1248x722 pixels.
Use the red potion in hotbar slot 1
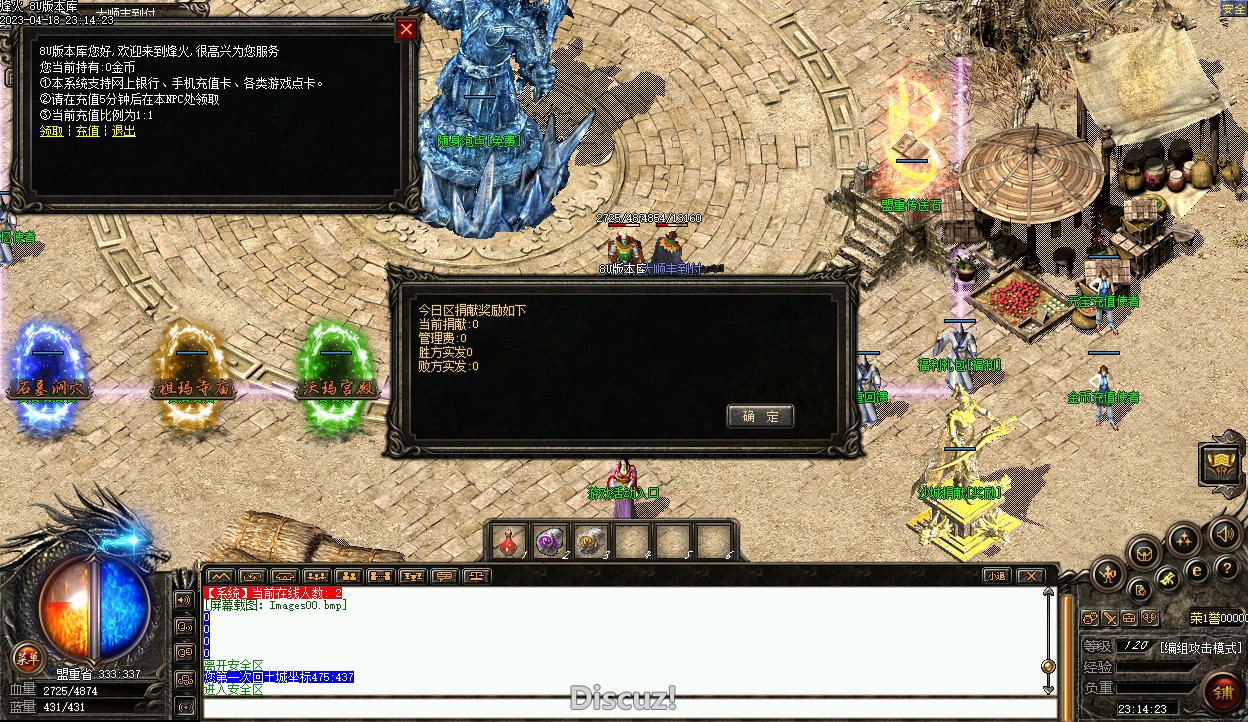pos(509,541)
